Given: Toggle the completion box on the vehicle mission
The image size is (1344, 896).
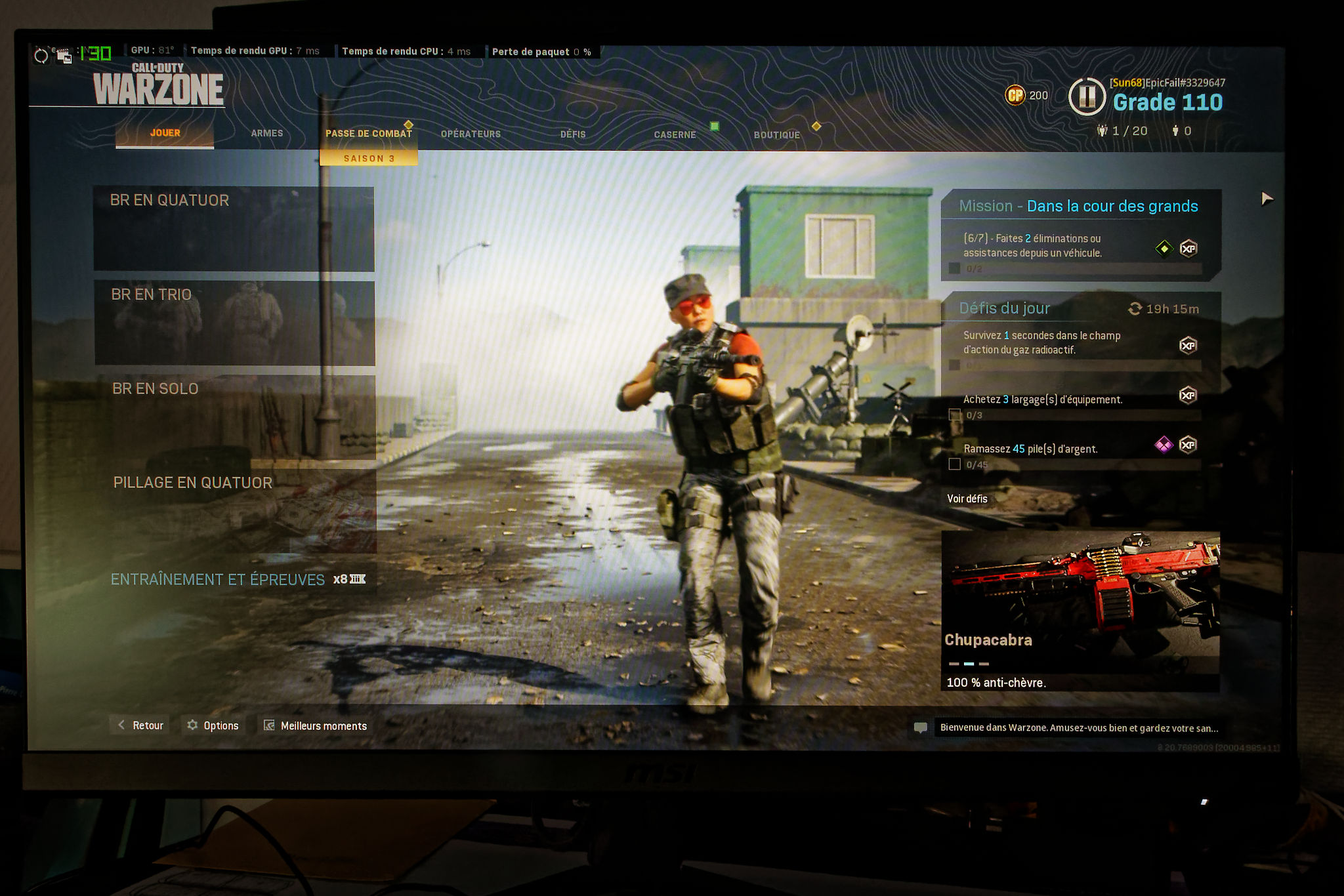Looking at the screenshot, I should [955, 268].
